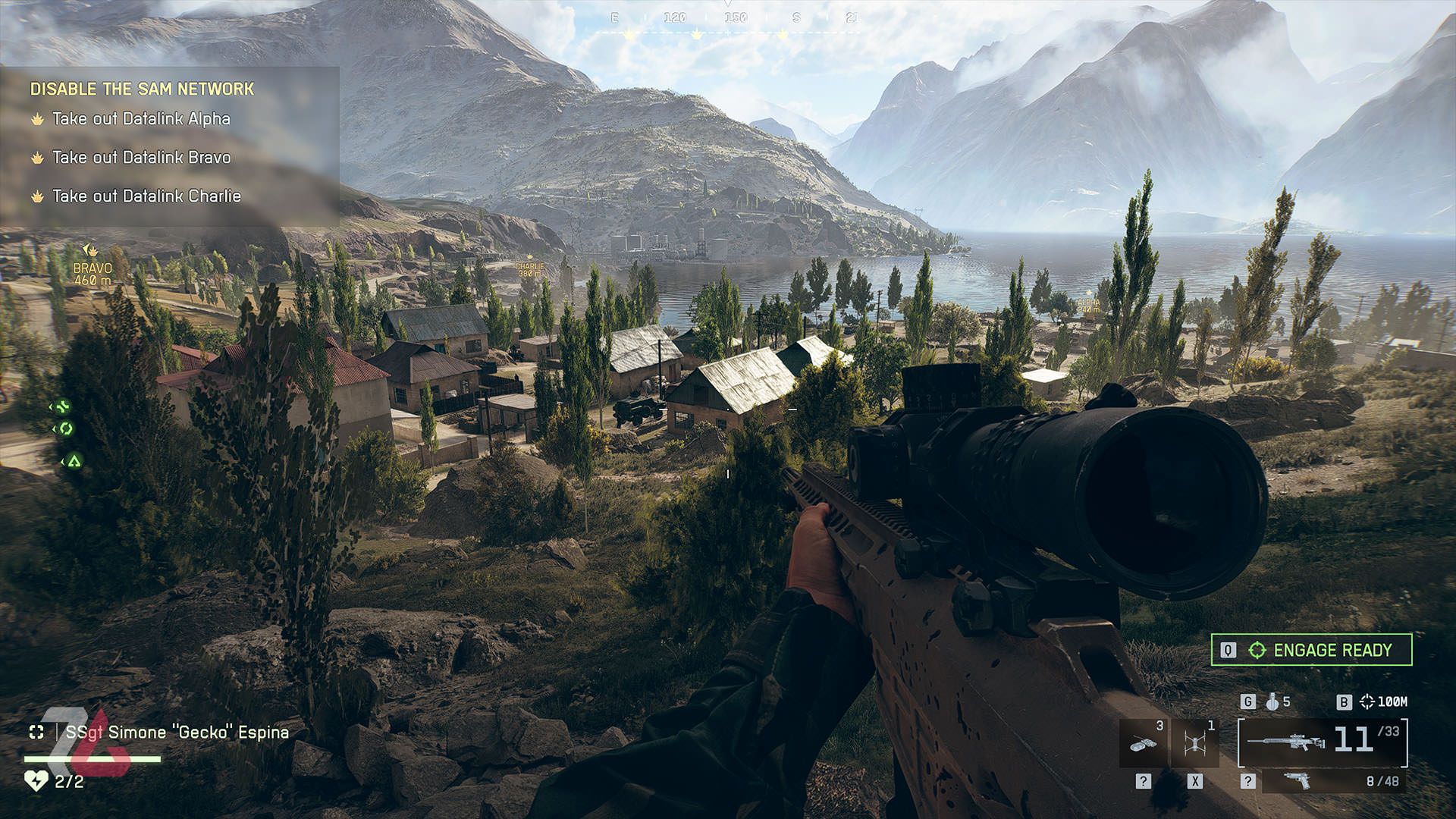This screenshot has width=1456, height=819.
Task: Choose the Take out Datalink Bravo objective
Action: pos(141,158)
